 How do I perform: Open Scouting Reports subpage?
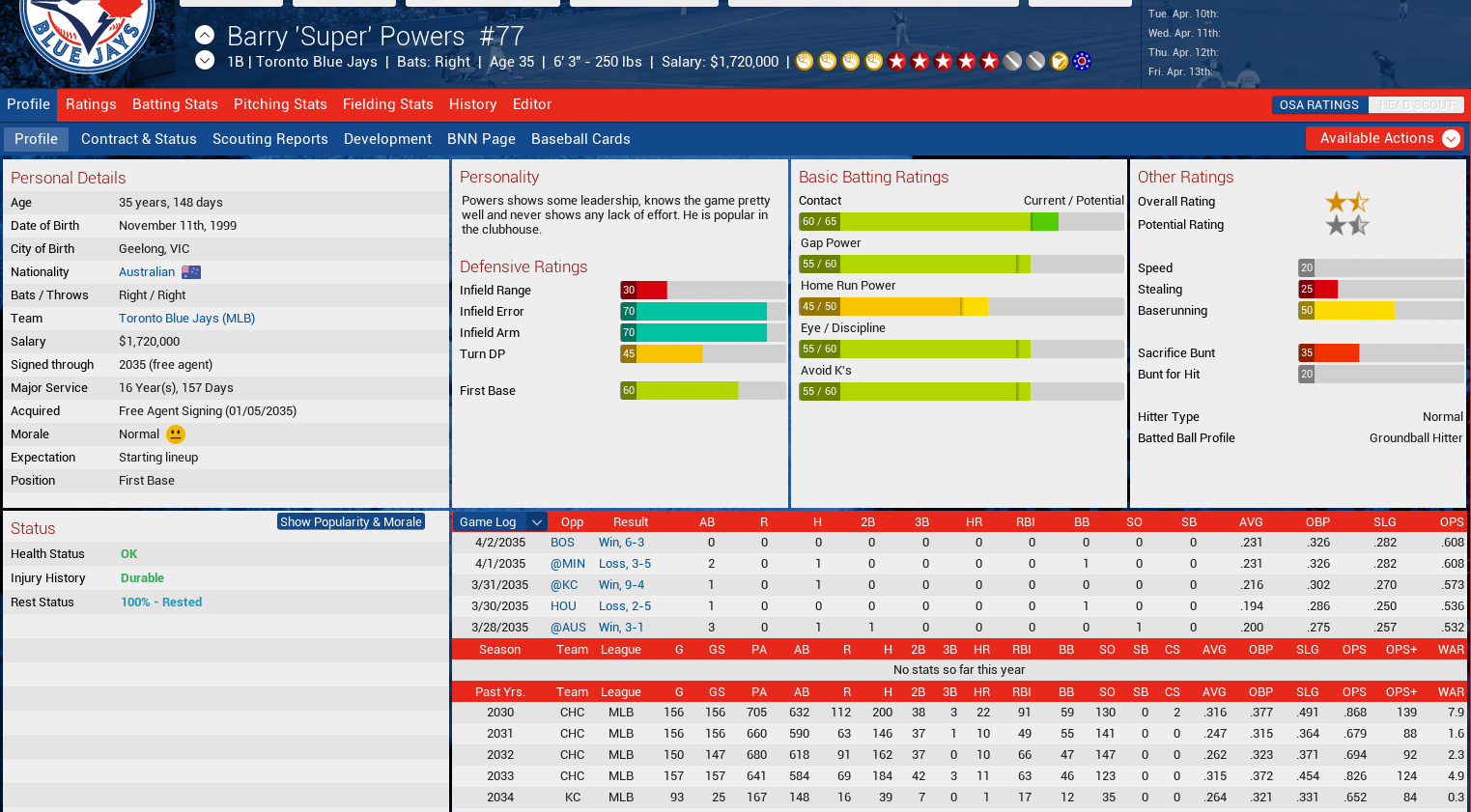pos(269,139)
